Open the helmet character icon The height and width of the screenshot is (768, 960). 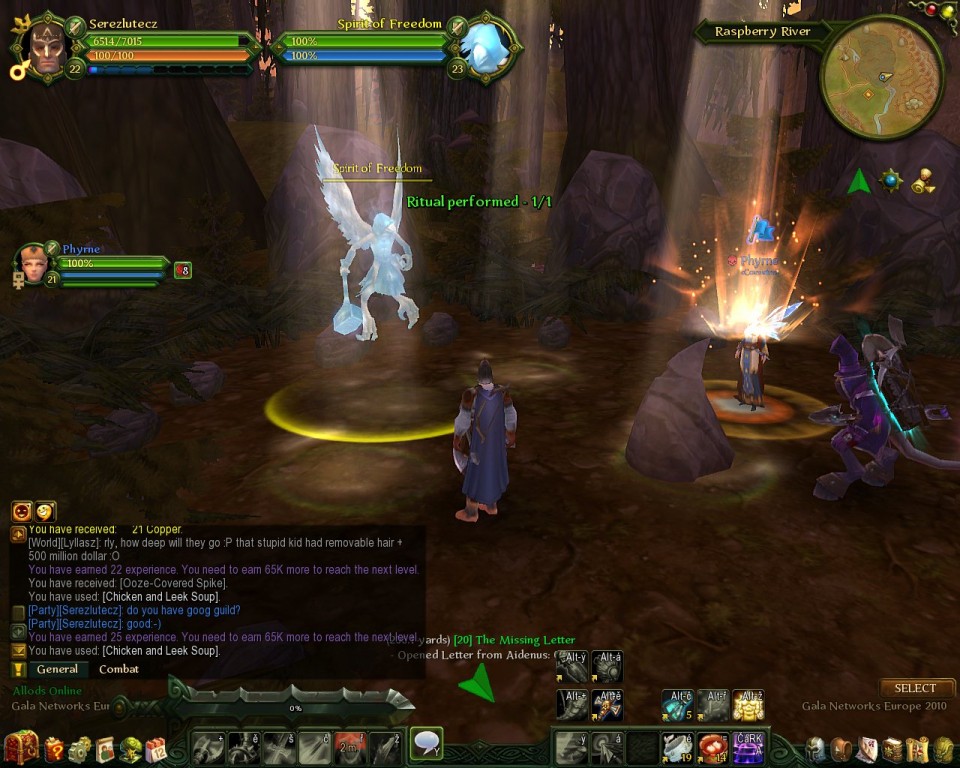click(x=815, y=749)
